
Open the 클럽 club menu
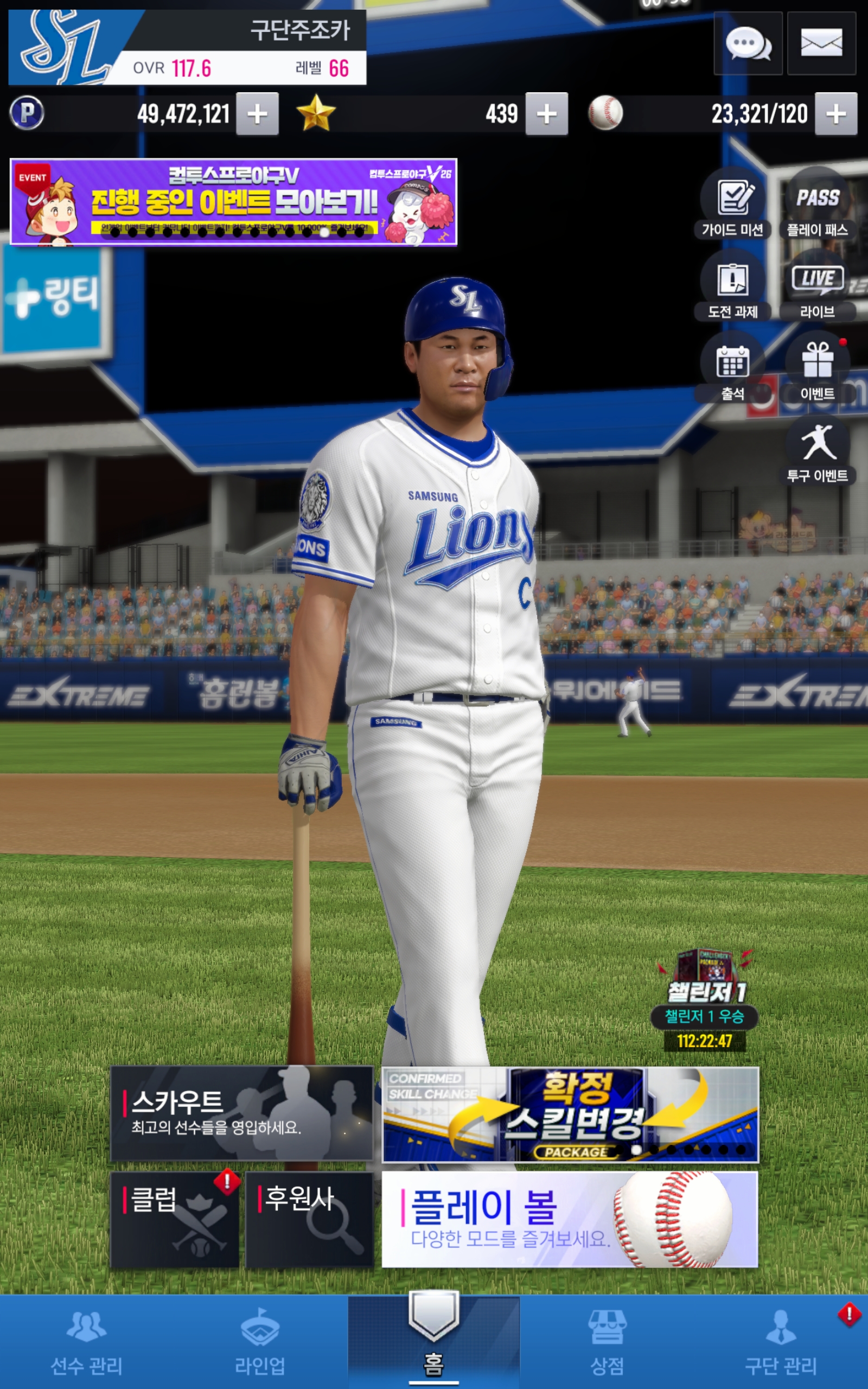(x=175, y=1219)
